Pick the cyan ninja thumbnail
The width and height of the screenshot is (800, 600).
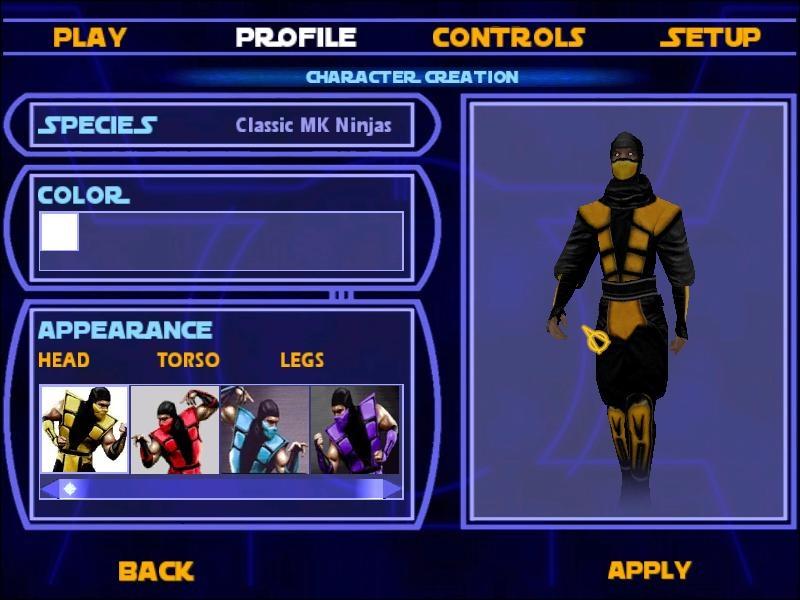pos(265,429)
